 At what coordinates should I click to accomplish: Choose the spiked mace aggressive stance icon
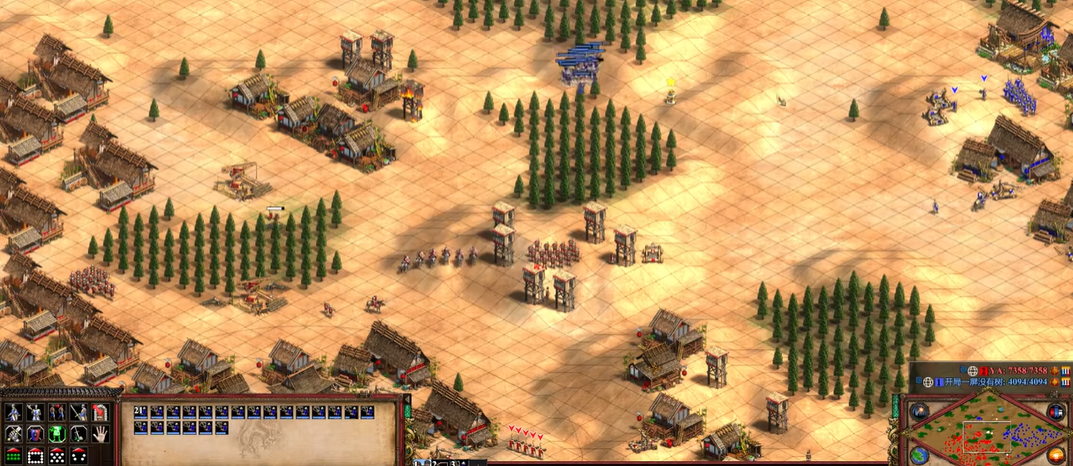(x=13, y=434)
